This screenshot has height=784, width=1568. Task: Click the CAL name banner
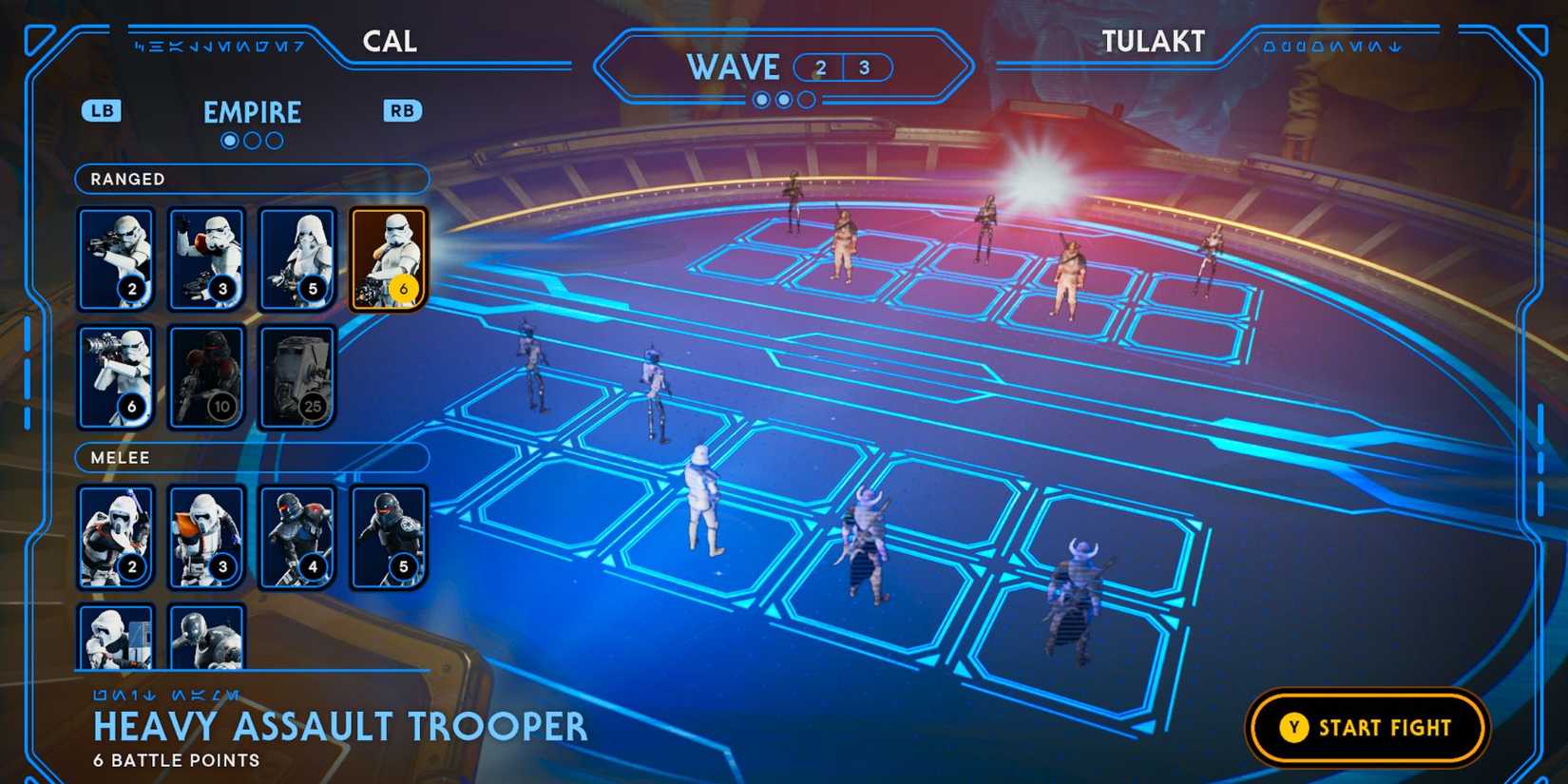[390, 42]
